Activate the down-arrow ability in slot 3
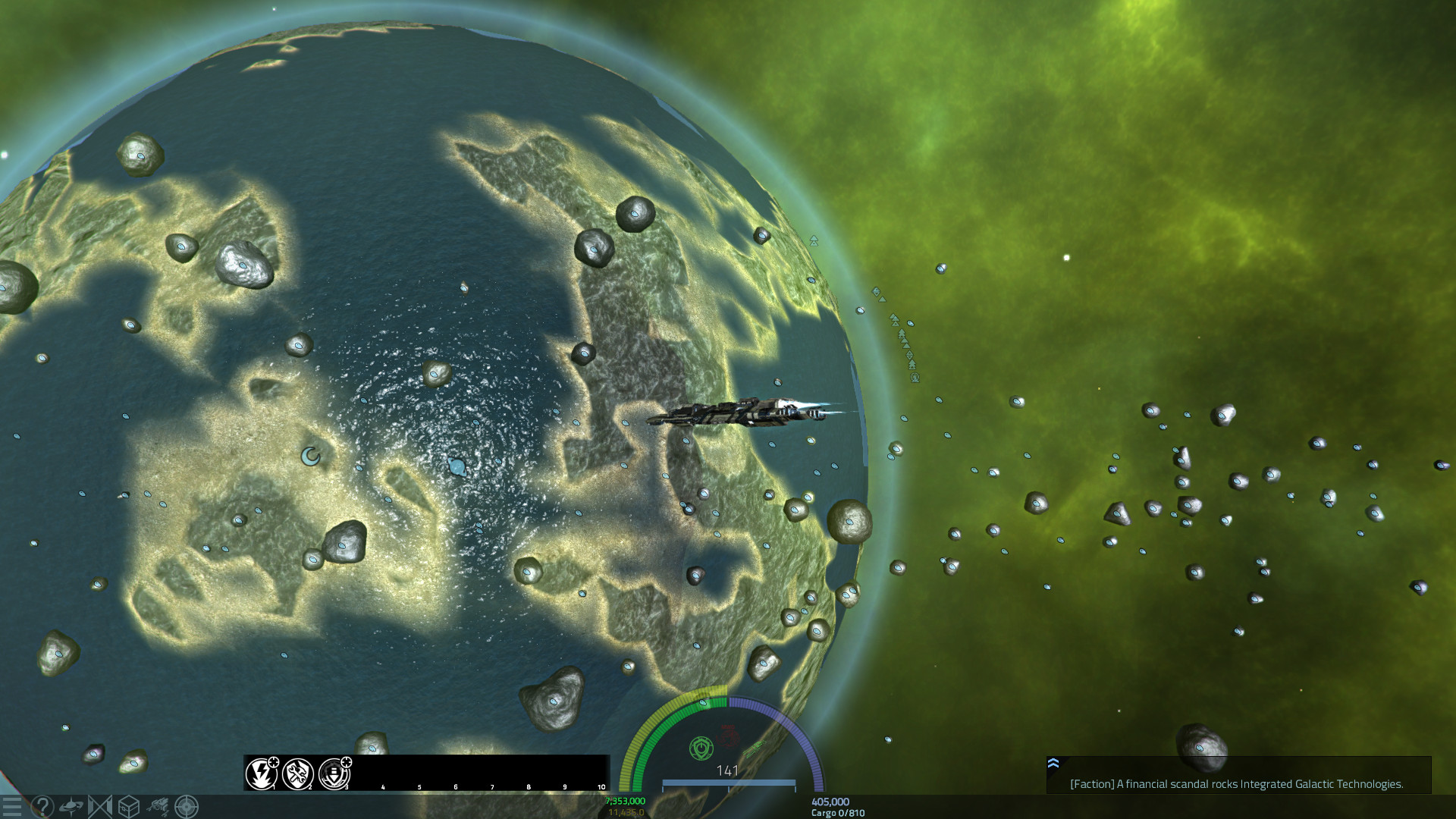The width and height of the screenshot is (1456, 819). (x=334, y=773)
